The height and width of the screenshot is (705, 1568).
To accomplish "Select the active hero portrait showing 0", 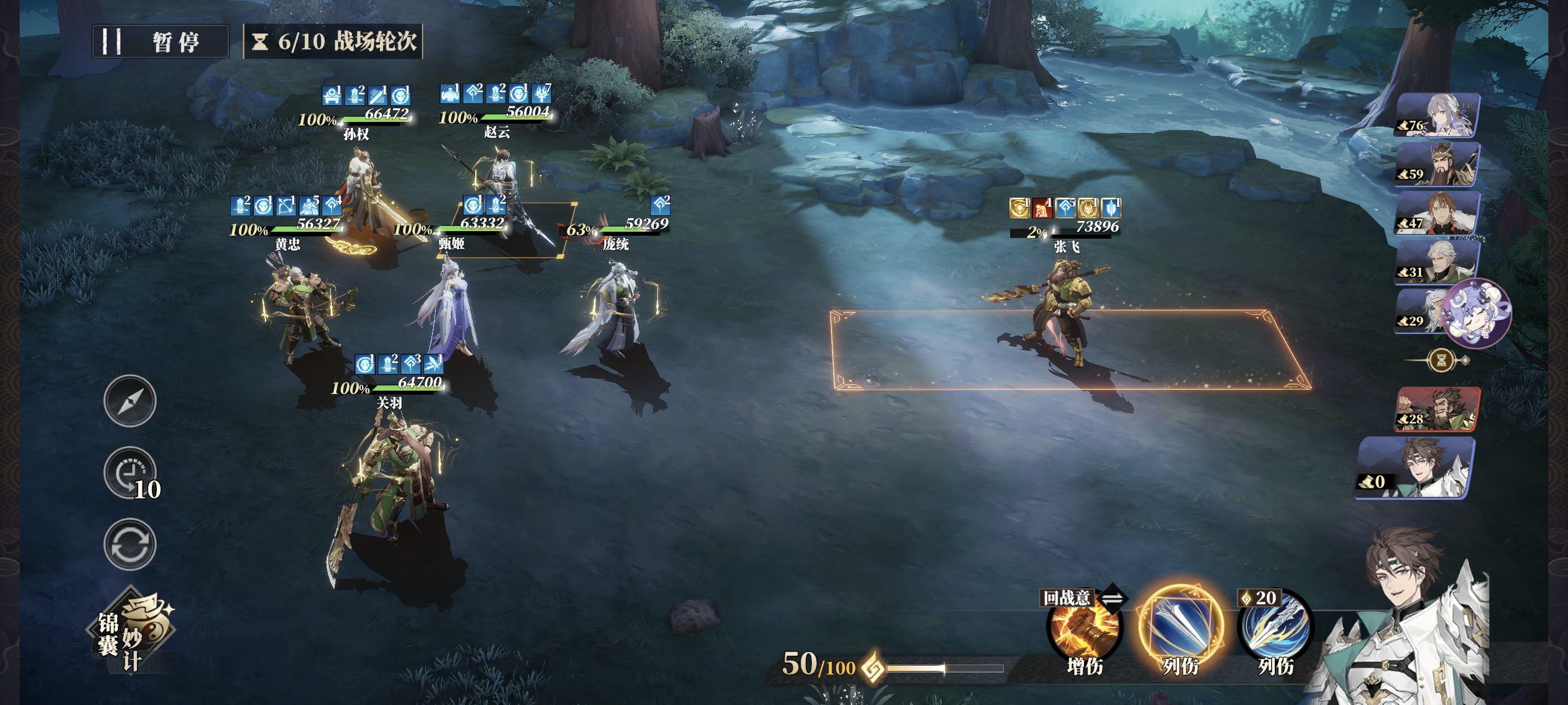I will [1416, 467].
